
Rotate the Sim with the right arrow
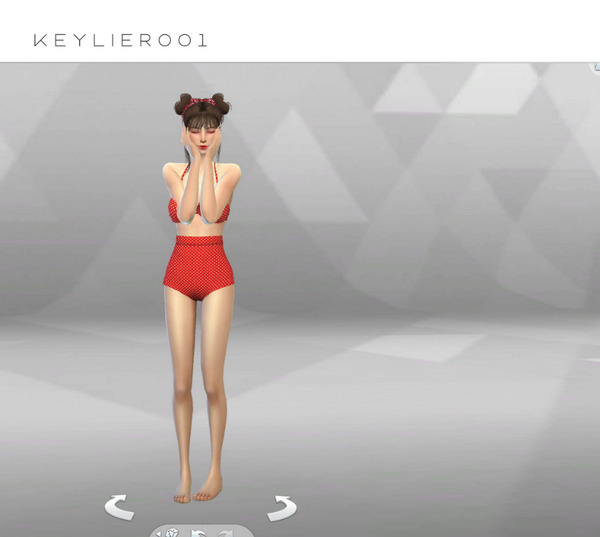(281, 507)
